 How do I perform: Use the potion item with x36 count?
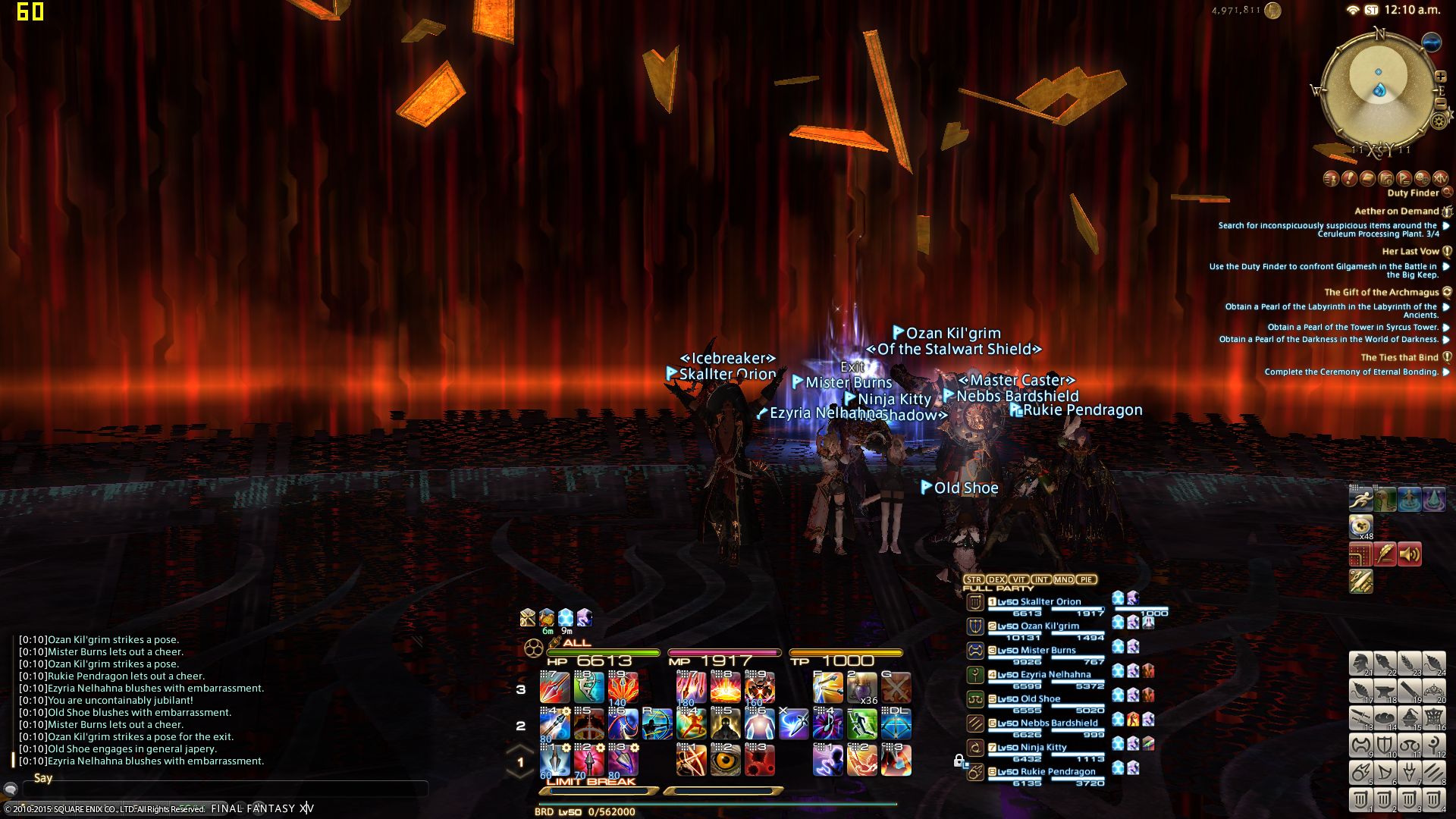point(861,688)
